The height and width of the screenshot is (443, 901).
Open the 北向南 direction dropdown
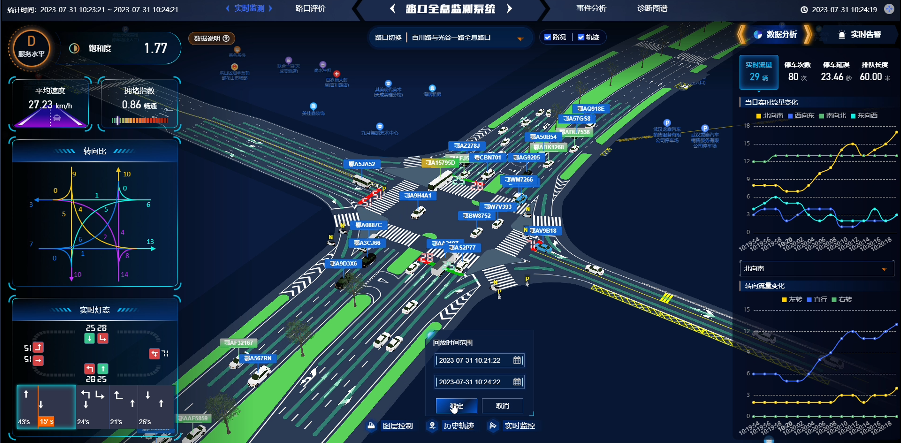[815, 268]
